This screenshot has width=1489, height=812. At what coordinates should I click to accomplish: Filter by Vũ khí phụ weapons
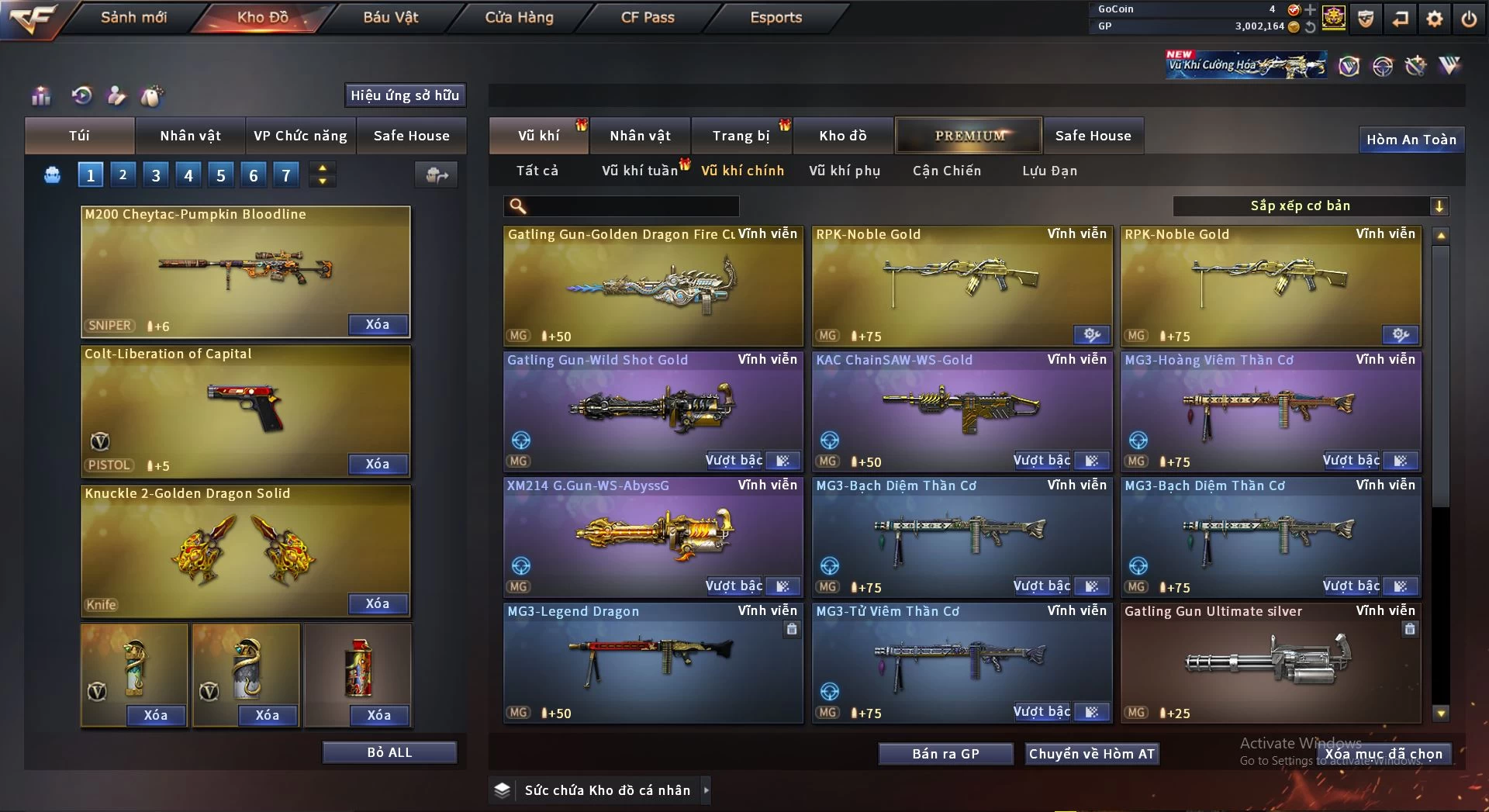pyautogui.click(x=844, y=171)
